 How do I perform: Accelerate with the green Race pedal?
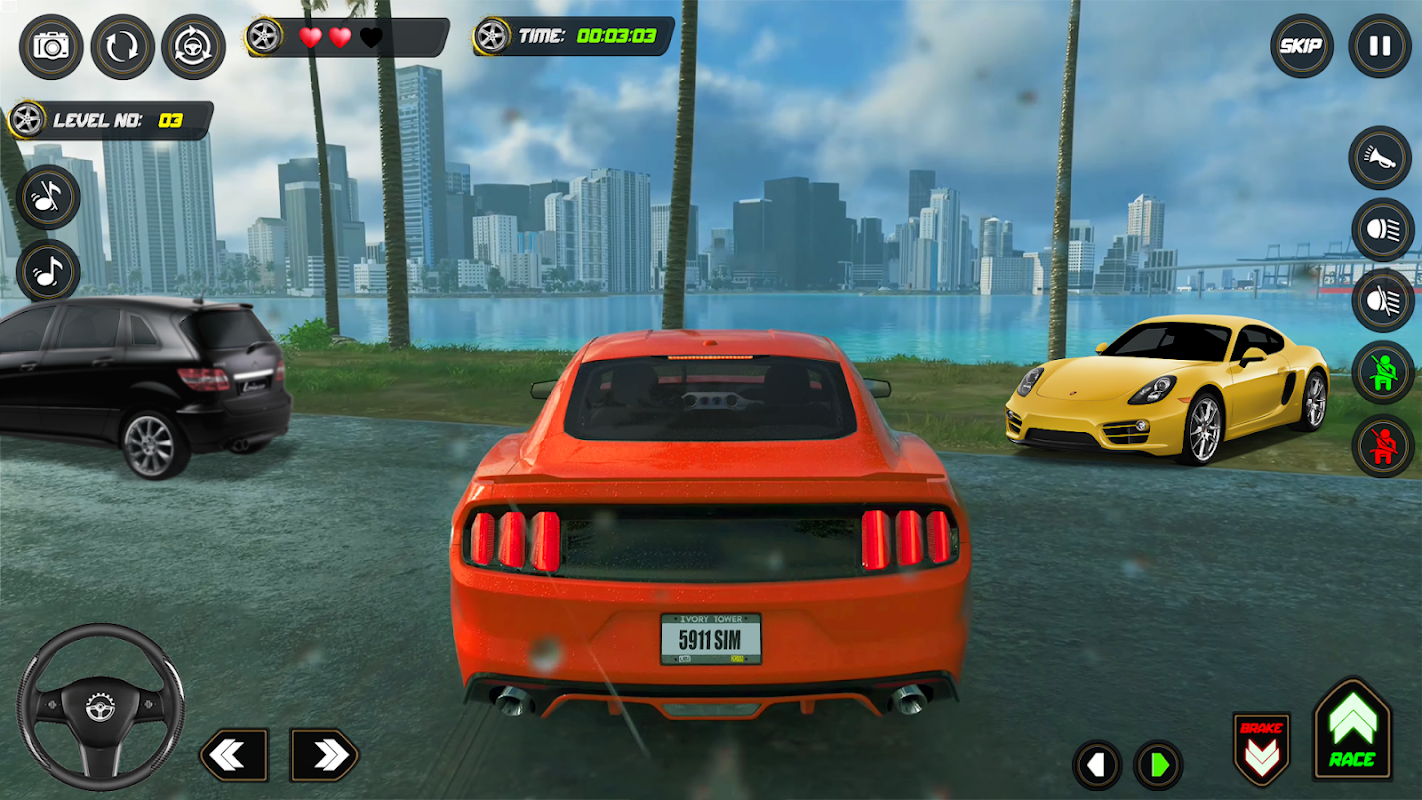[1352, 730]
